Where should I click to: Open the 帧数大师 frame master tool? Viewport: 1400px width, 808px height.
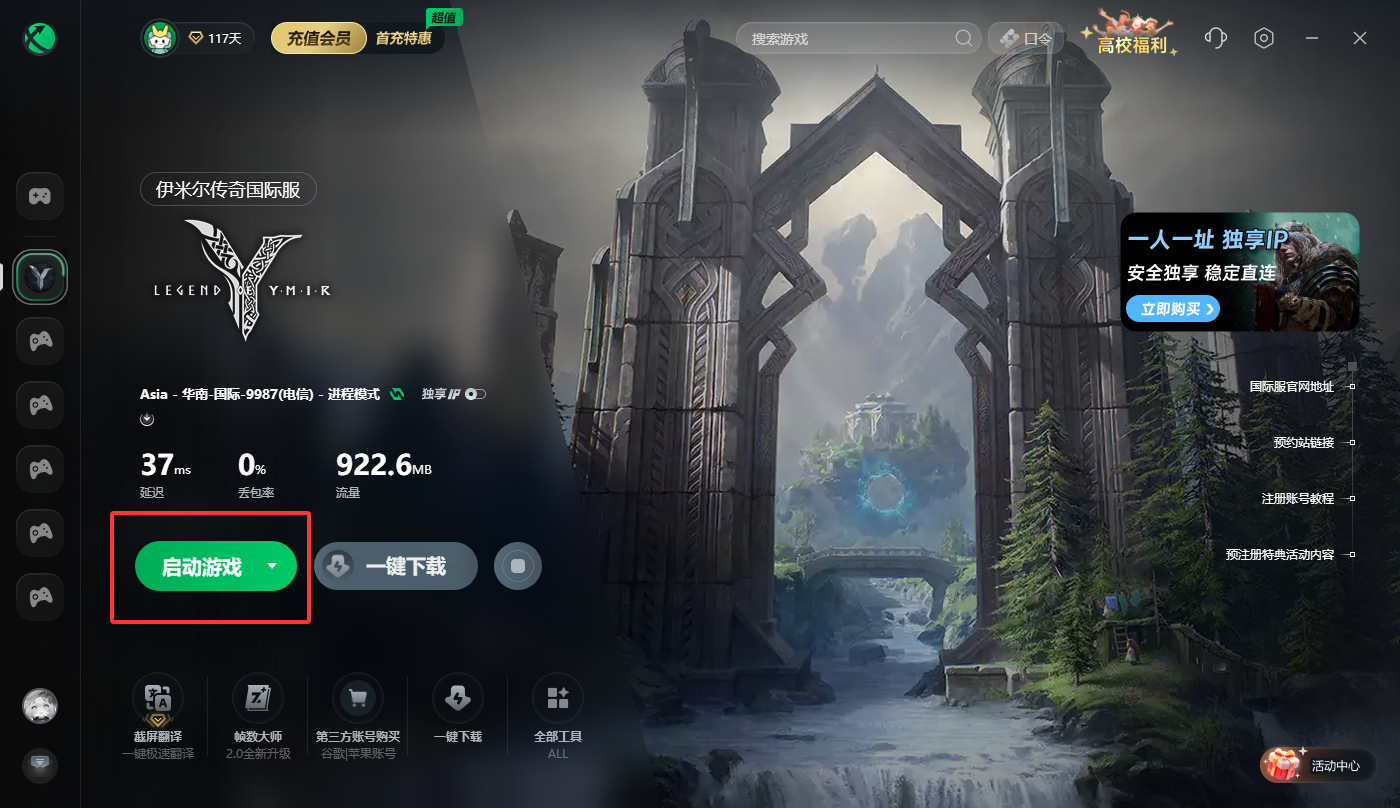point(258,698)
